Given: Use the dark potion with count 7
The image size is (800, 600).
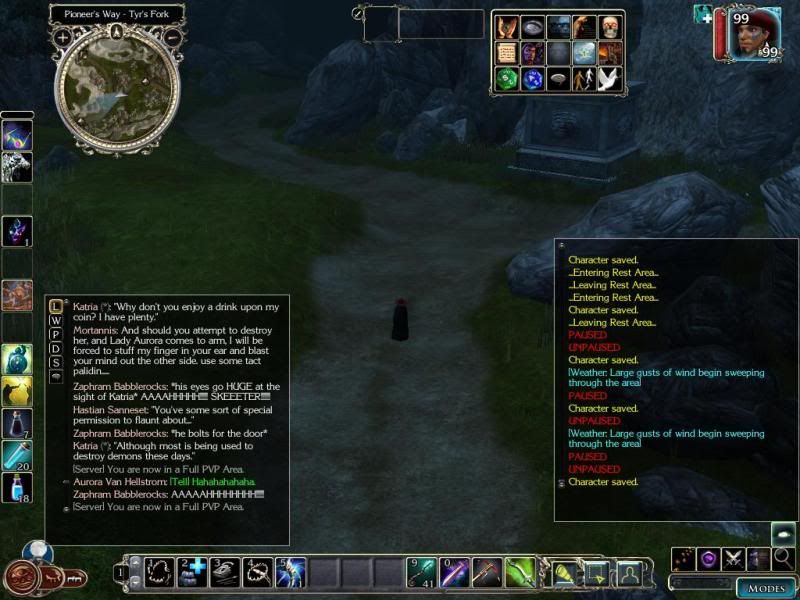Looking at the screenshot, I should pos(17,423).
